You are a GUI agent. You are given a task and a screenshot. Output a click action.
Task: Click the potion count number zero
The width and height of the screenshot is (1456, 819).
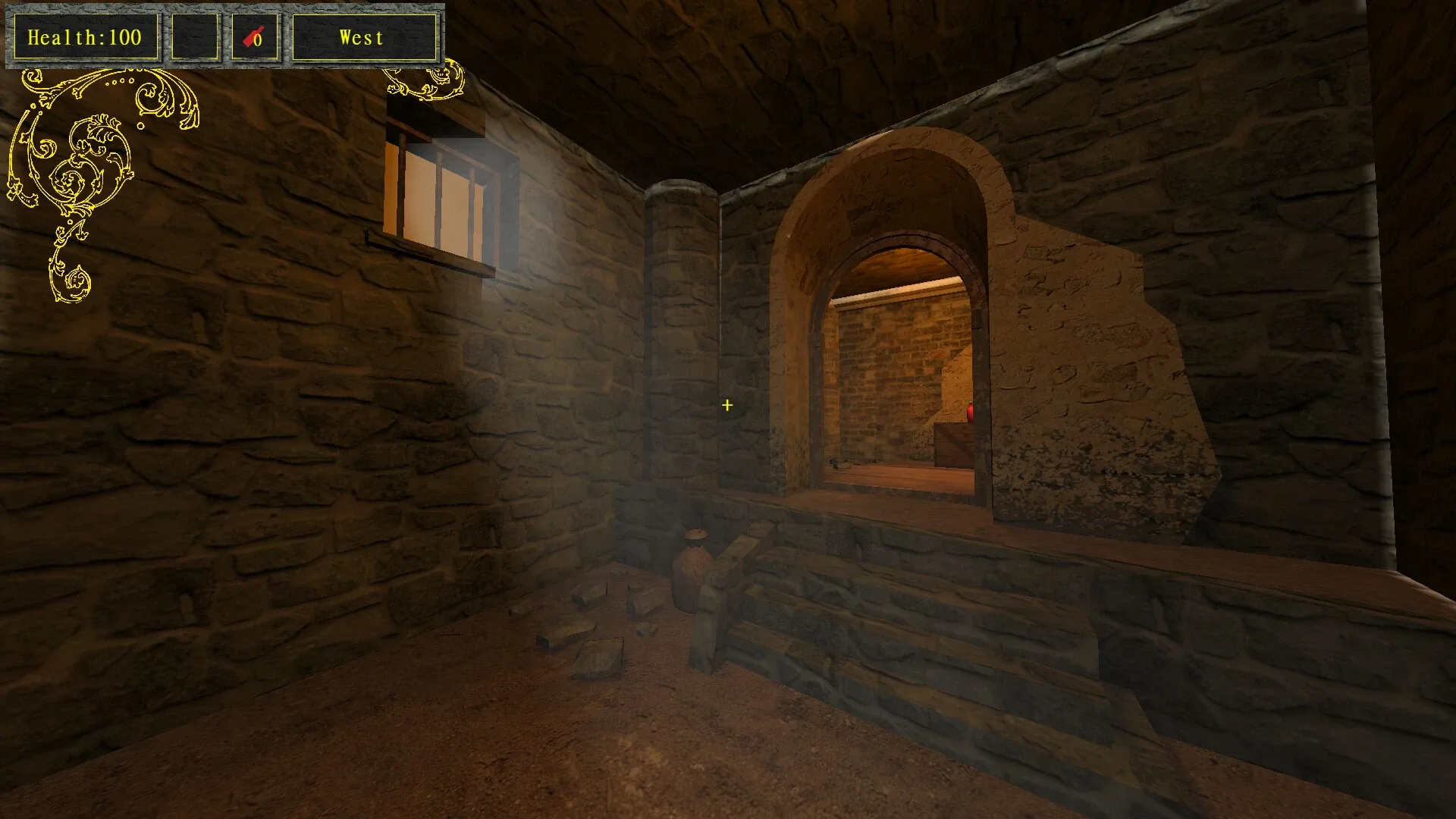[259, 38]
